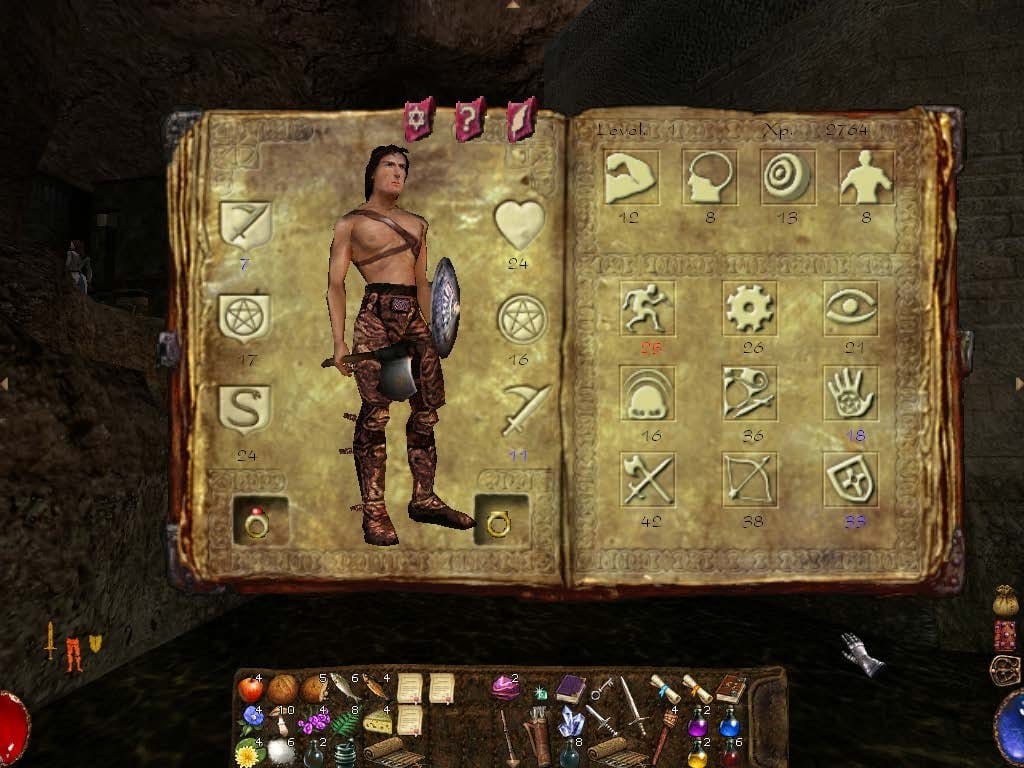Select the purple book in inventory

point(570,688)
